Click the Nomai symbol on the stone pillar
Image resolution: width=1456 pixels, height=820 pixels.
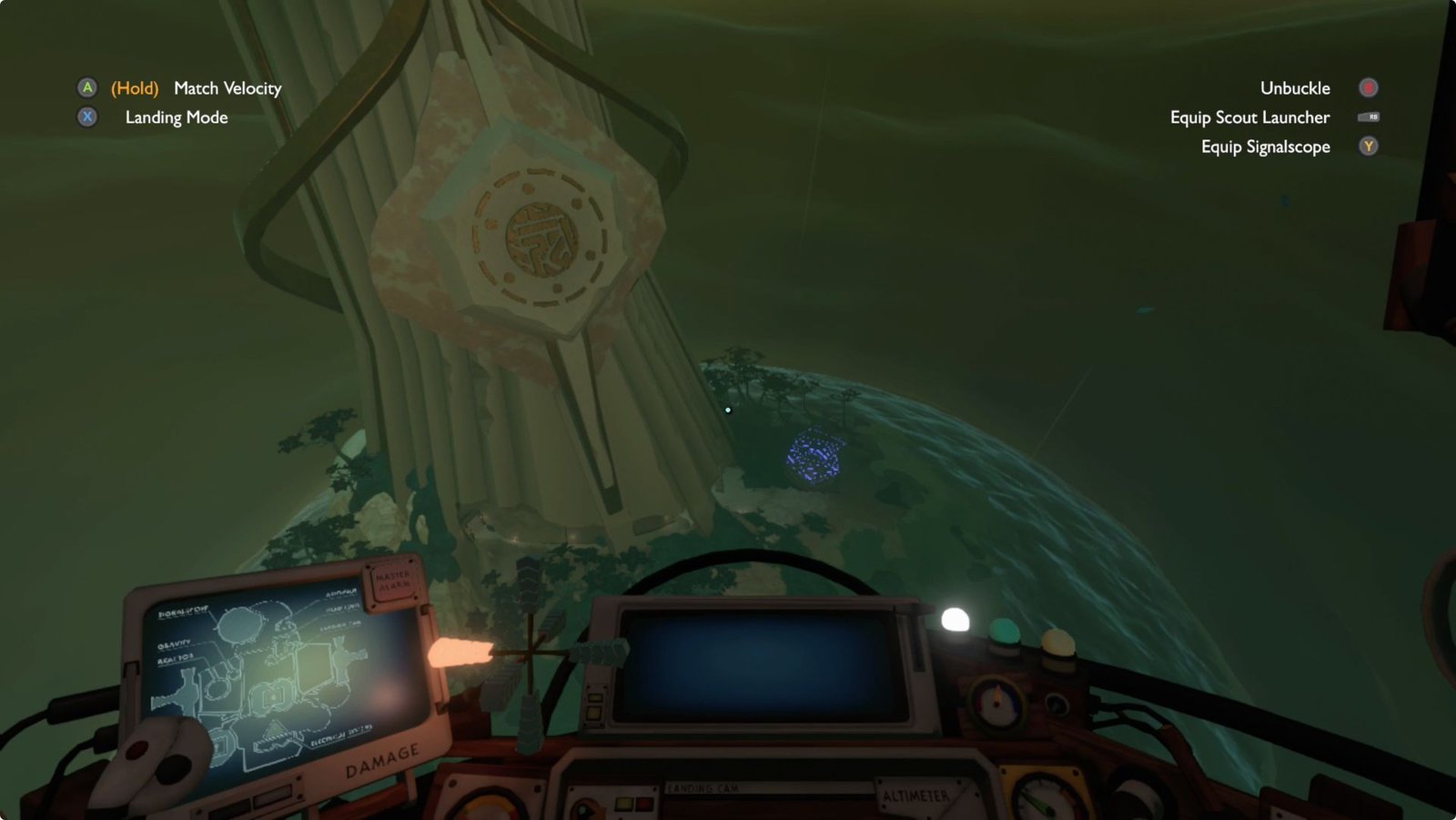[x=541, y=238]
